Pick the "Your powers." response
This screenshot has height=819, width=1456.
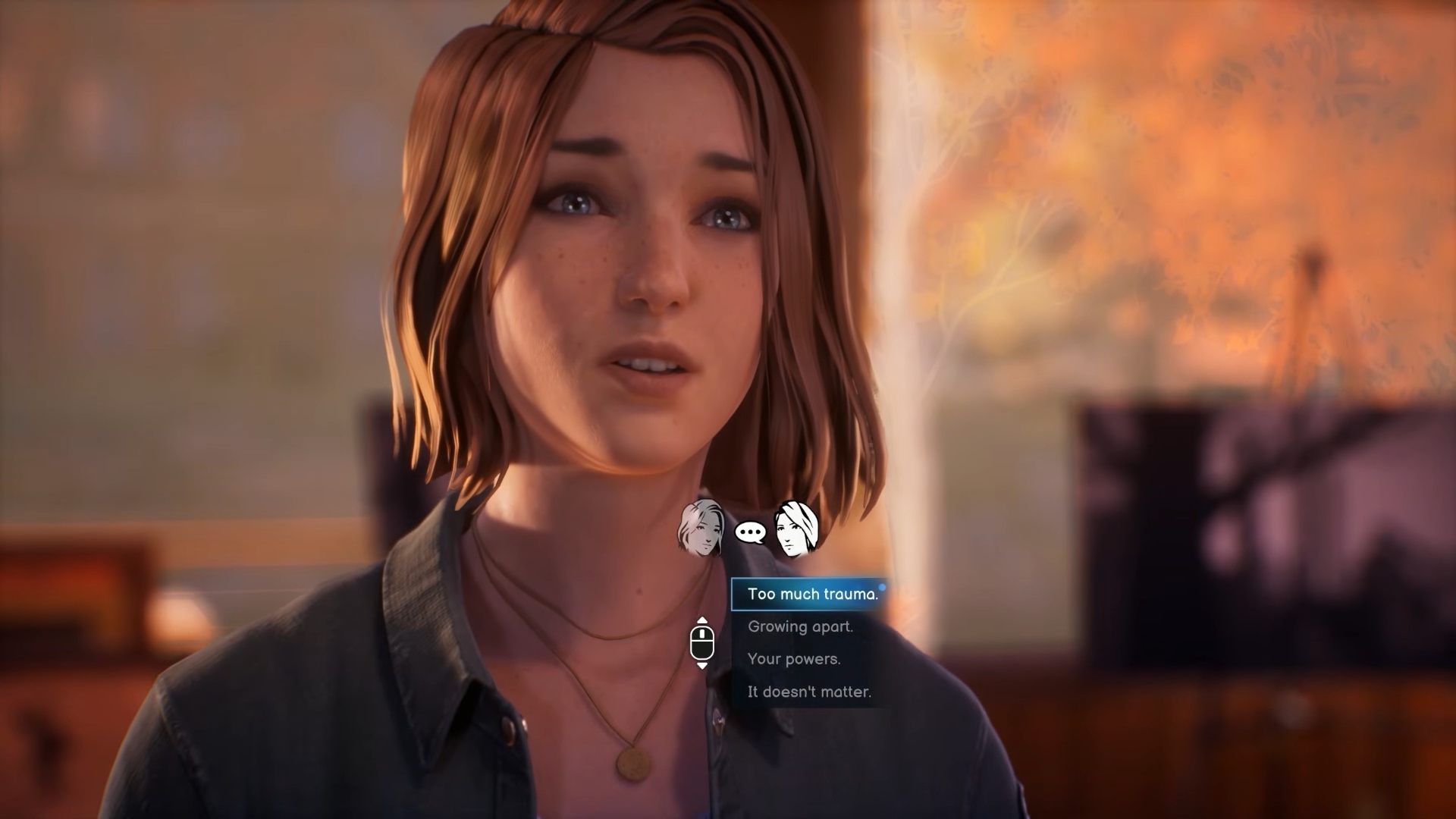794,659
